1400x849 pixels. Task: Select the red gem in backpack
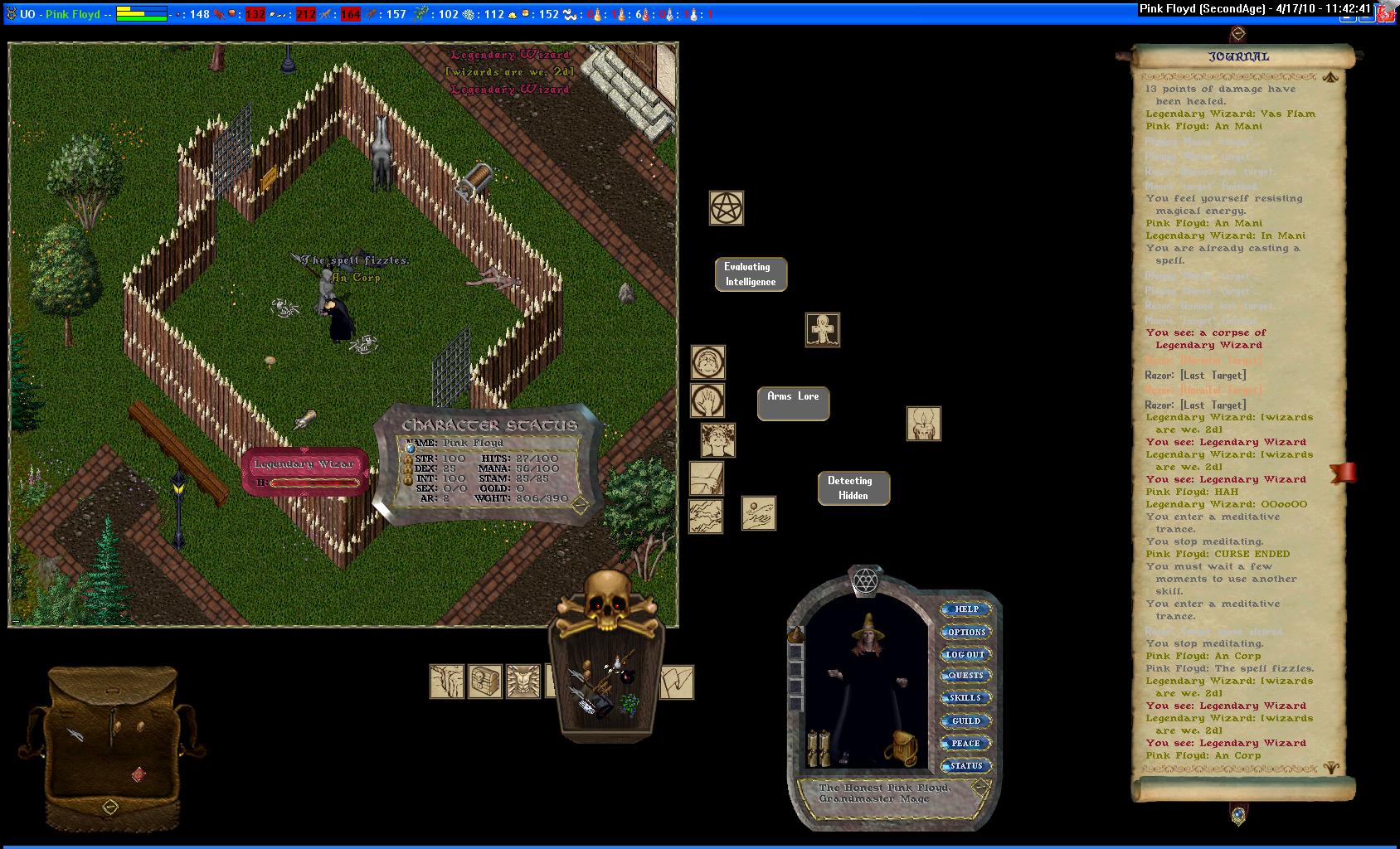point(139,774)
